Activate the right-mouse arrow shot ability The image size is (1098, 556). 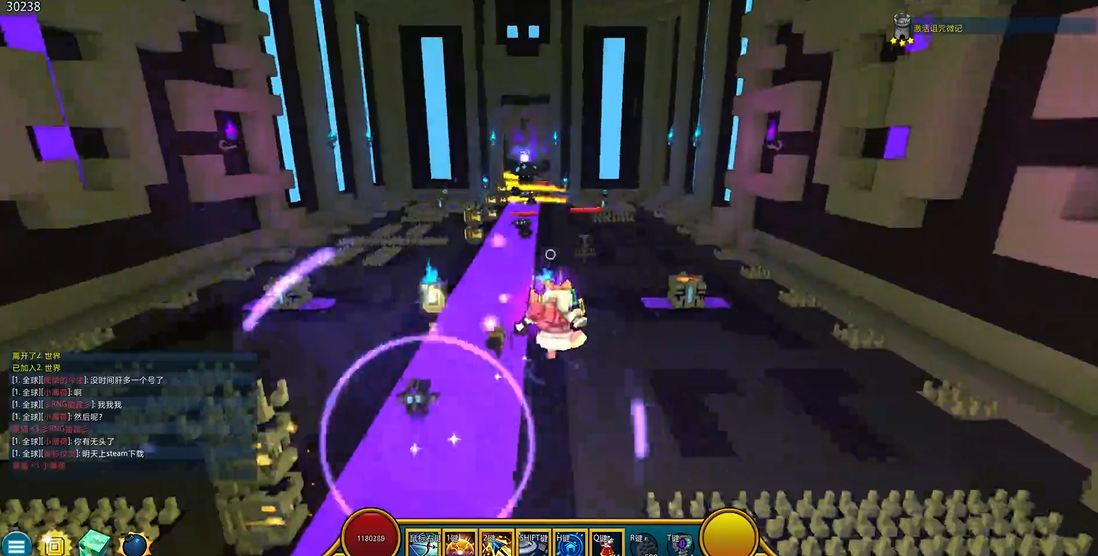tap(424, 544)
